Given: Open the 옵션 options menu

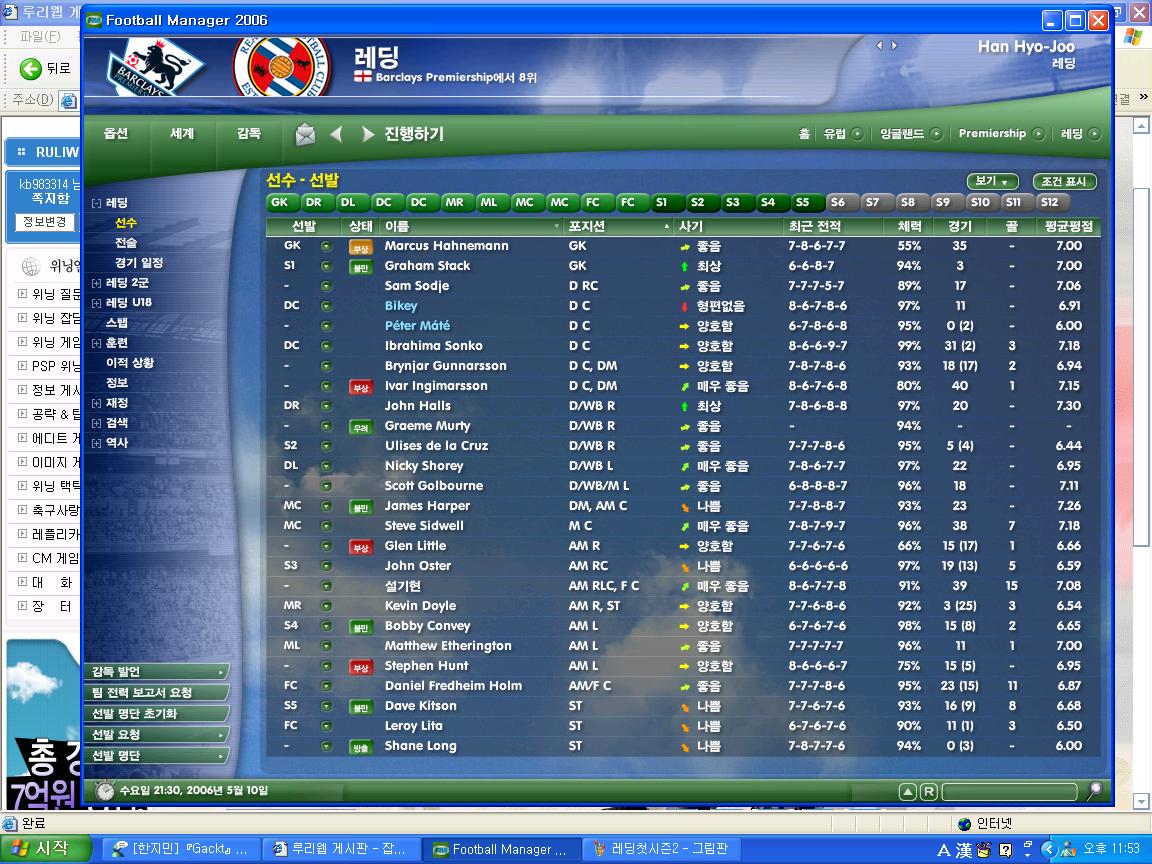Looking at the screenshot, I should 116,134.
